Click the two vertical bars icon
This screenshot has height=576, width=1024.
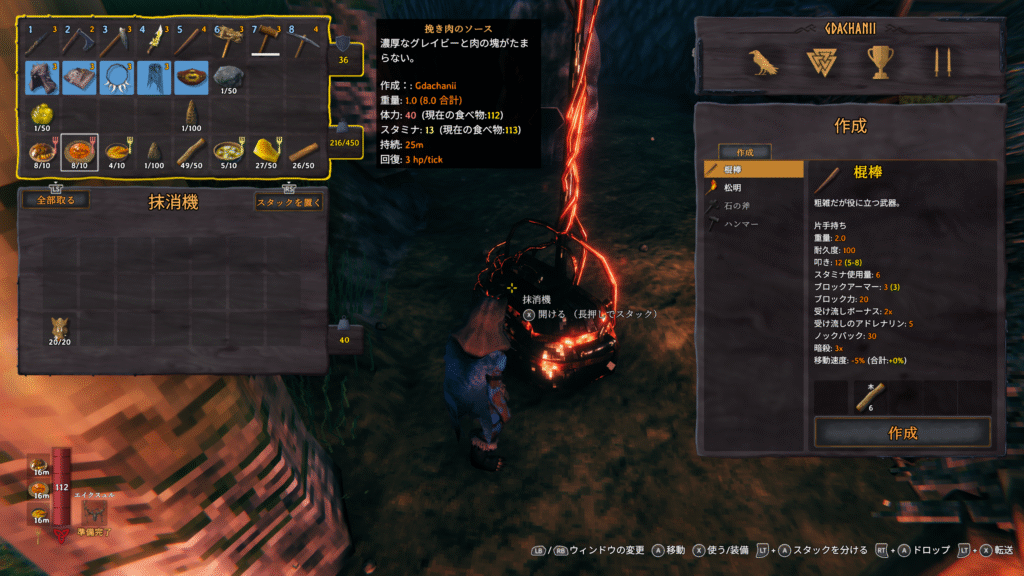(939, 63)
